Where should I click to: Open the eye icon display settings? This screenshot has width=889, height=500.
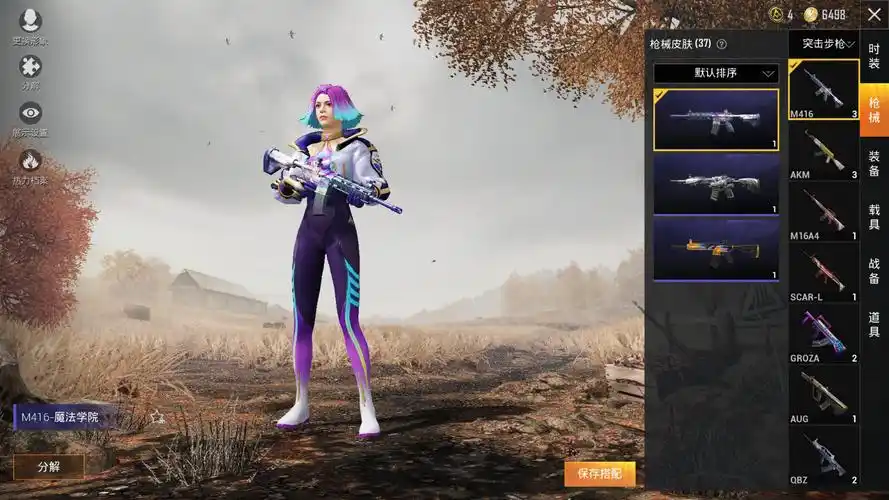click(x=30, y=113)
